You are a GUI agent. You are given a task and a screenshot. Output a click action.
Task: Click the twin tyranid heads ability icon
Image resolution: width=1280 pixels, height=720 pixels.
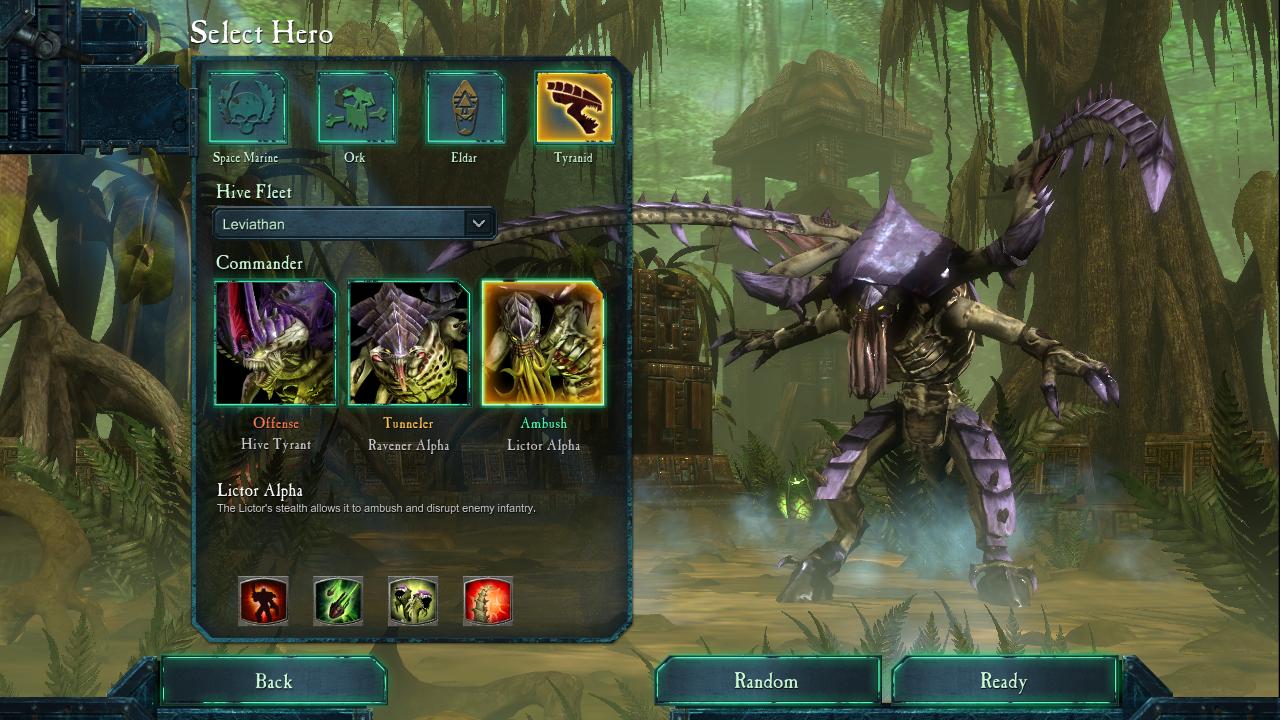[x=413, y=601]
